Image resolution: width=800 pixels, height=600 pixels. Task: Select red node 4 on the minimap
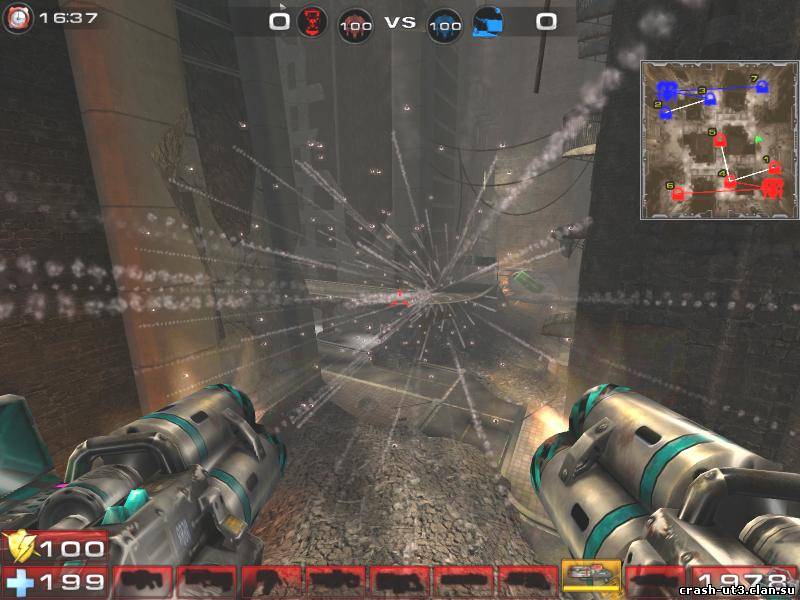click(x=730, y=181)
